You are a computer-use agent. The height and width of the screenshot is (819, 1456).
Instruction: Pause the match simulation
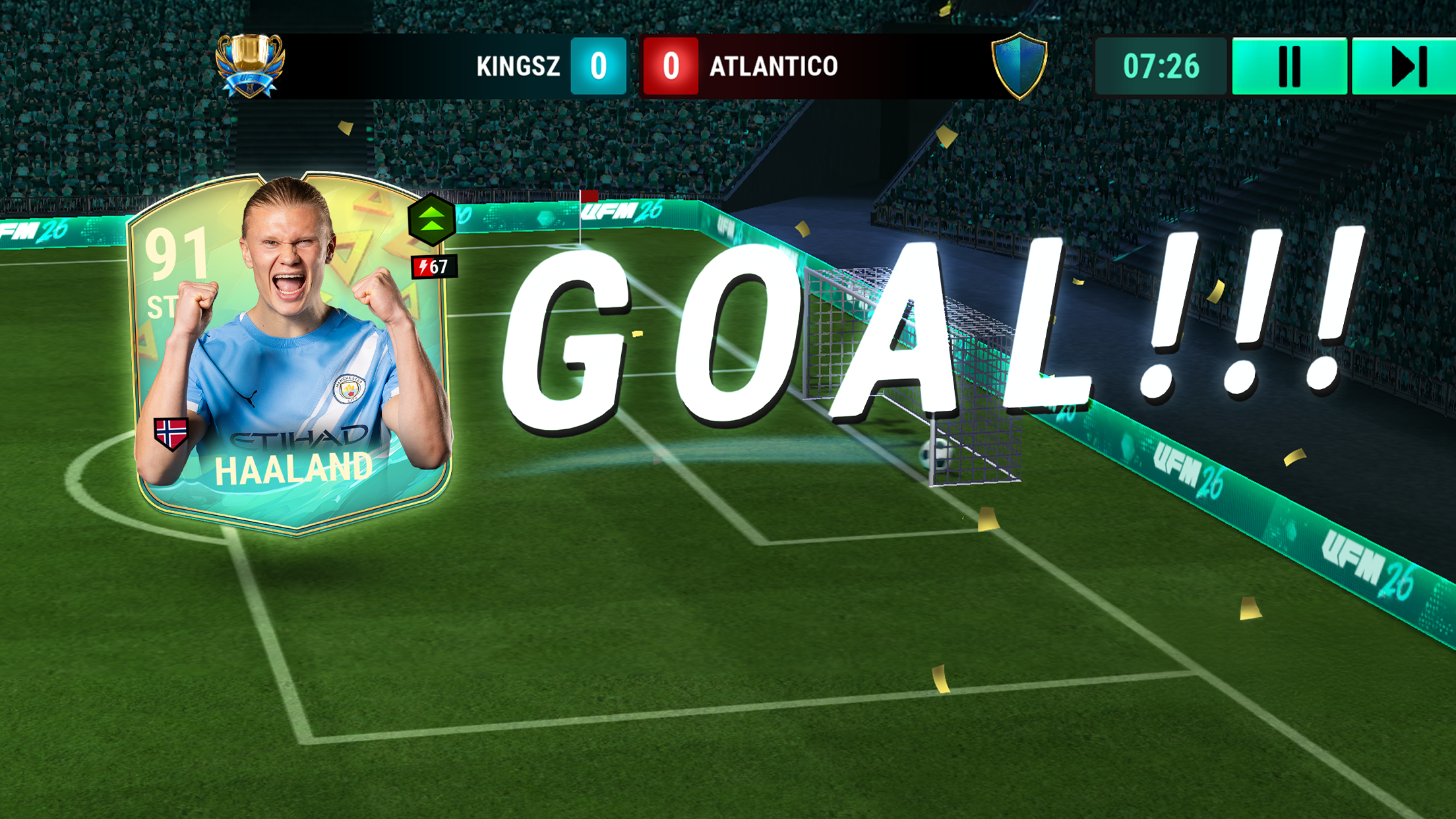tap(1289, 66)
